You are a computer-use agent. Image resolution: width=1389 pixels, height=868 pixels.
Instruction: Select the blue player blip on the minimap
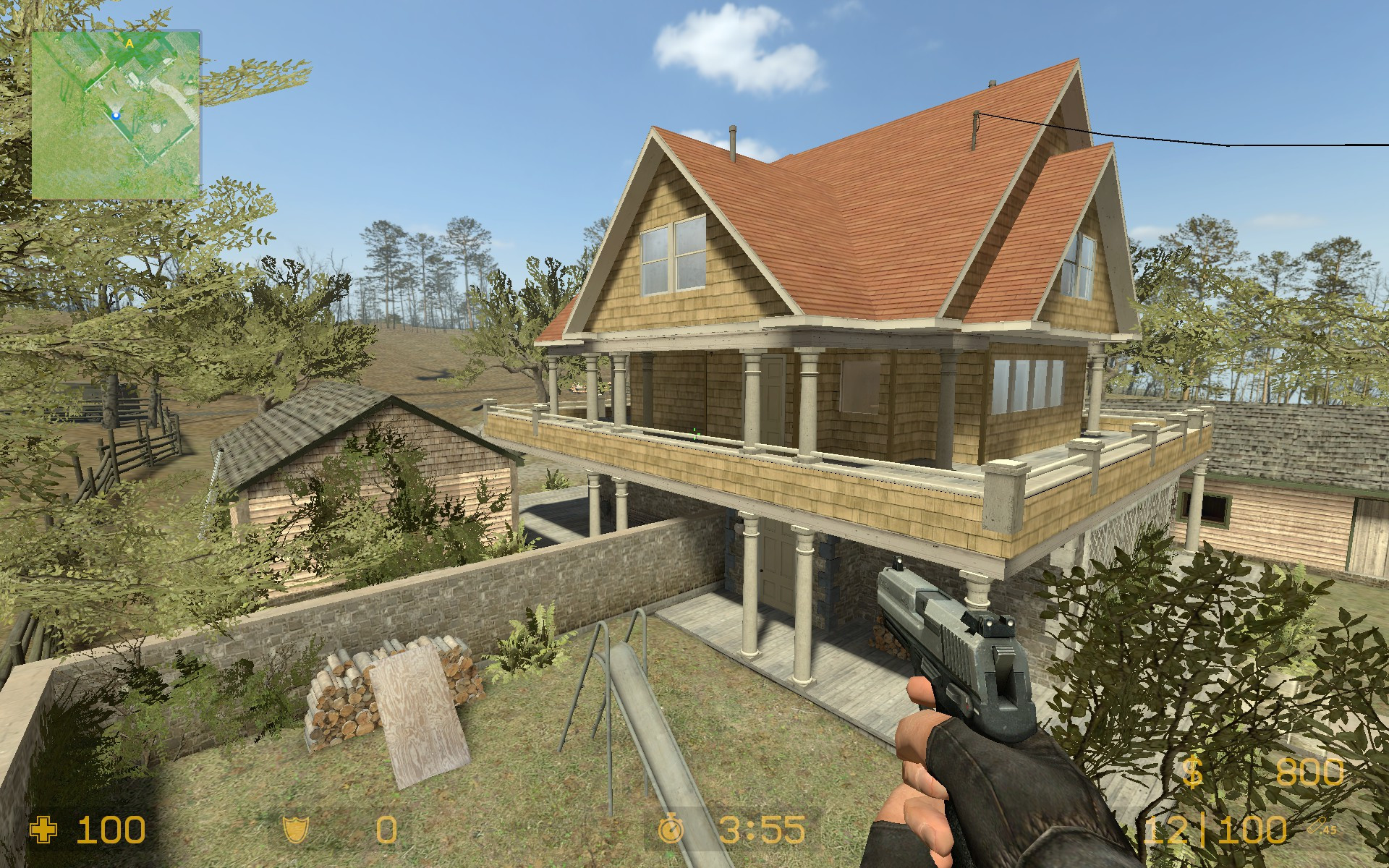click(x=116, y=114)
